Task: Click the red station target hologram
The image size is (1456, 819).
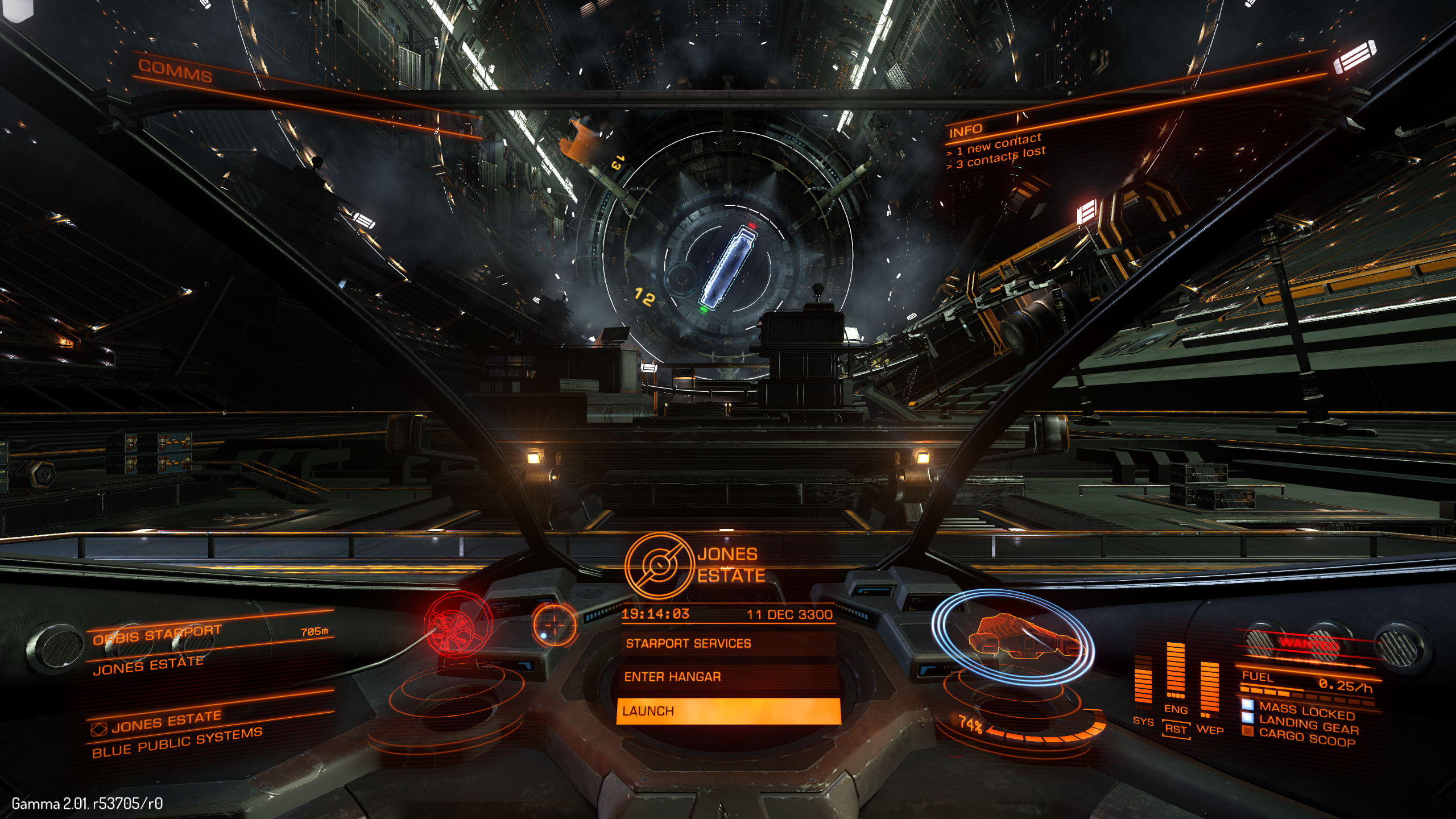Action: tap(457, 624)
